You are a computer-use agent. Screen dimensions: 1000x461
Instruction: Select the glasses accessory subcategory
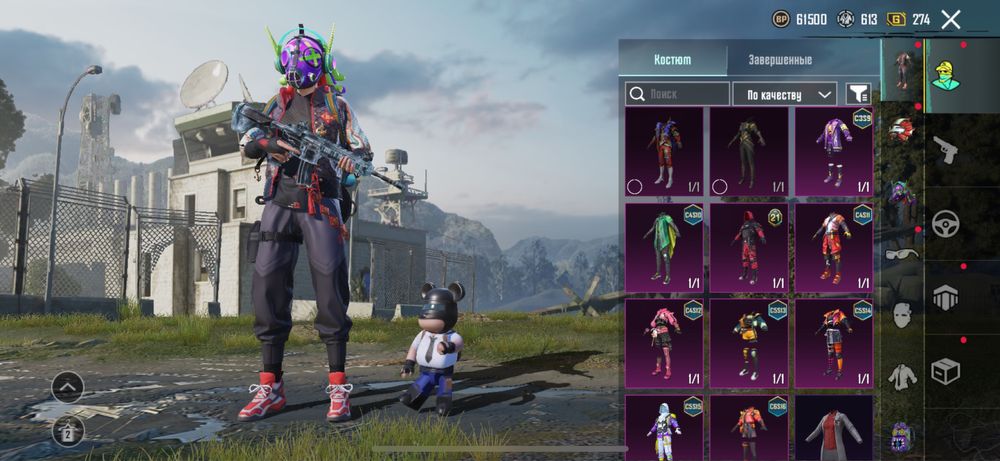click(902, 253)
